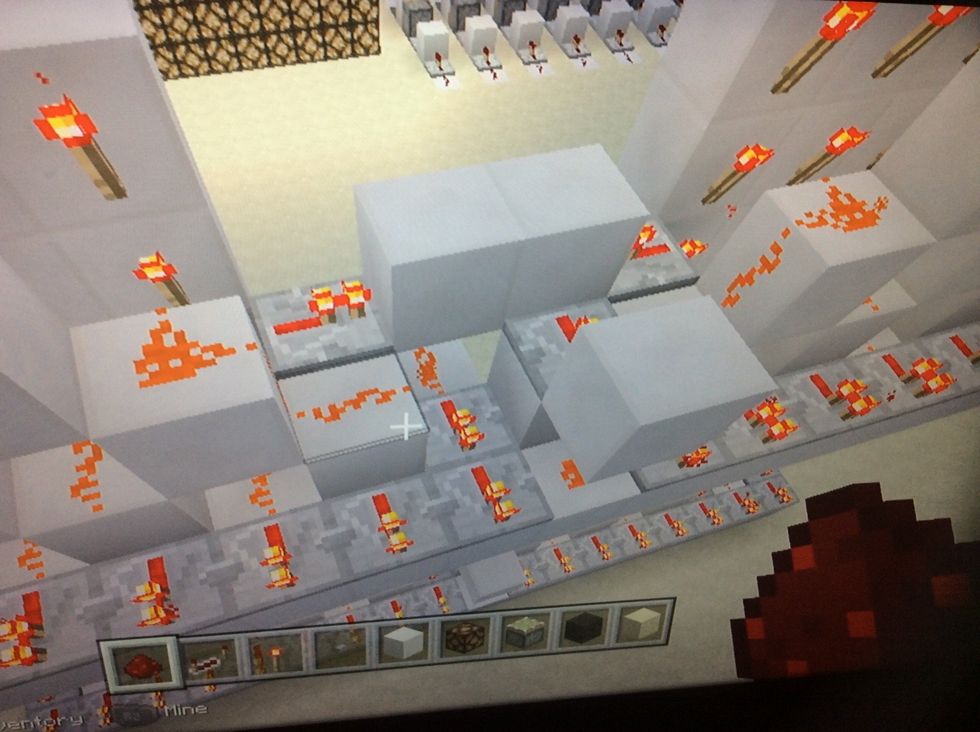This screenshot has width=980, height=732.
Task: Select the redstone dust hotbar slot
Action: [140, 662]
